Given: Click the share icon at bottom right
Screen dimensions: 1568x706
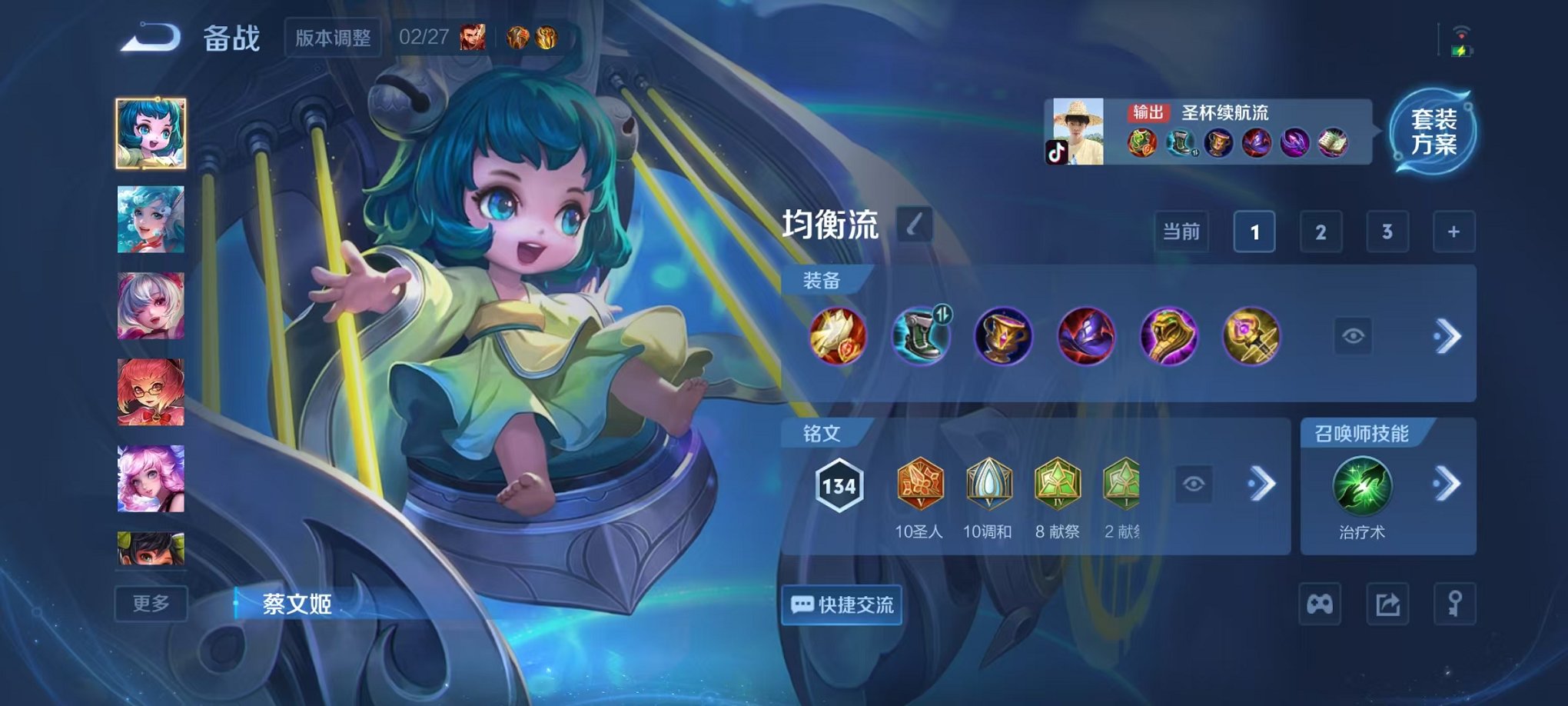Looking at the screenshot, I should pyautogui.click(x=1387, y=605).
